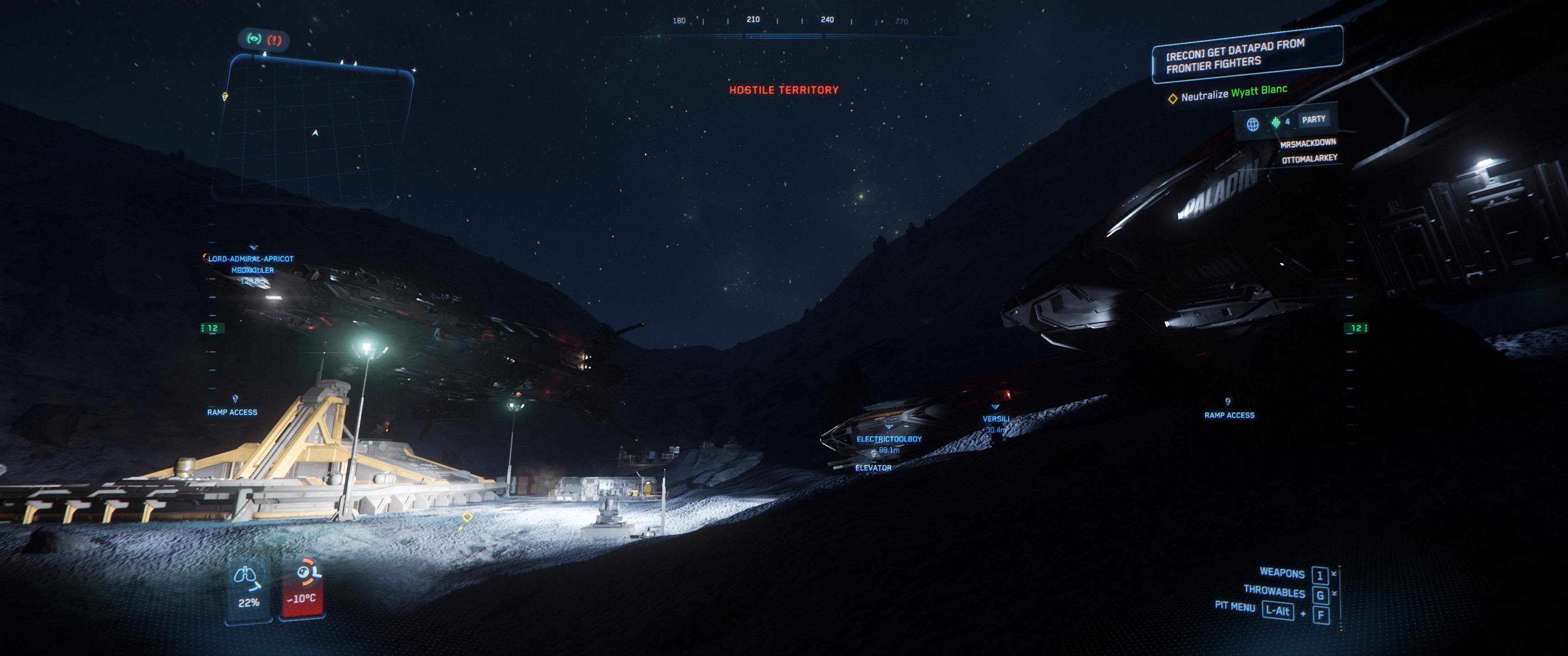This screenshot has width=1568, height=656.
Task: Select the LORD-ADMIRAL-APRICOT player marker
Action: (251, 259)
